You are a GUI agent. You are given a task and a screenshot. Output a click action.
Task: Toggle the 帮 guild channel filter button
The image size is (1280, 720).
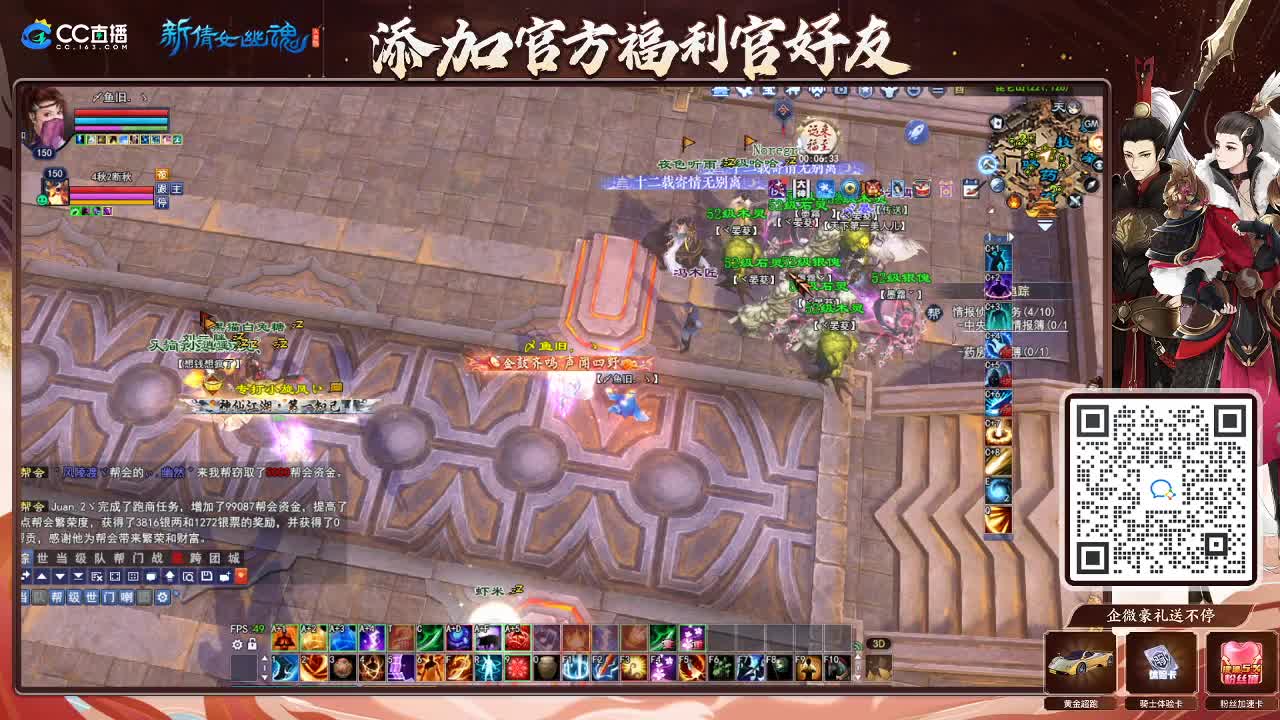(x=57, y=597)
